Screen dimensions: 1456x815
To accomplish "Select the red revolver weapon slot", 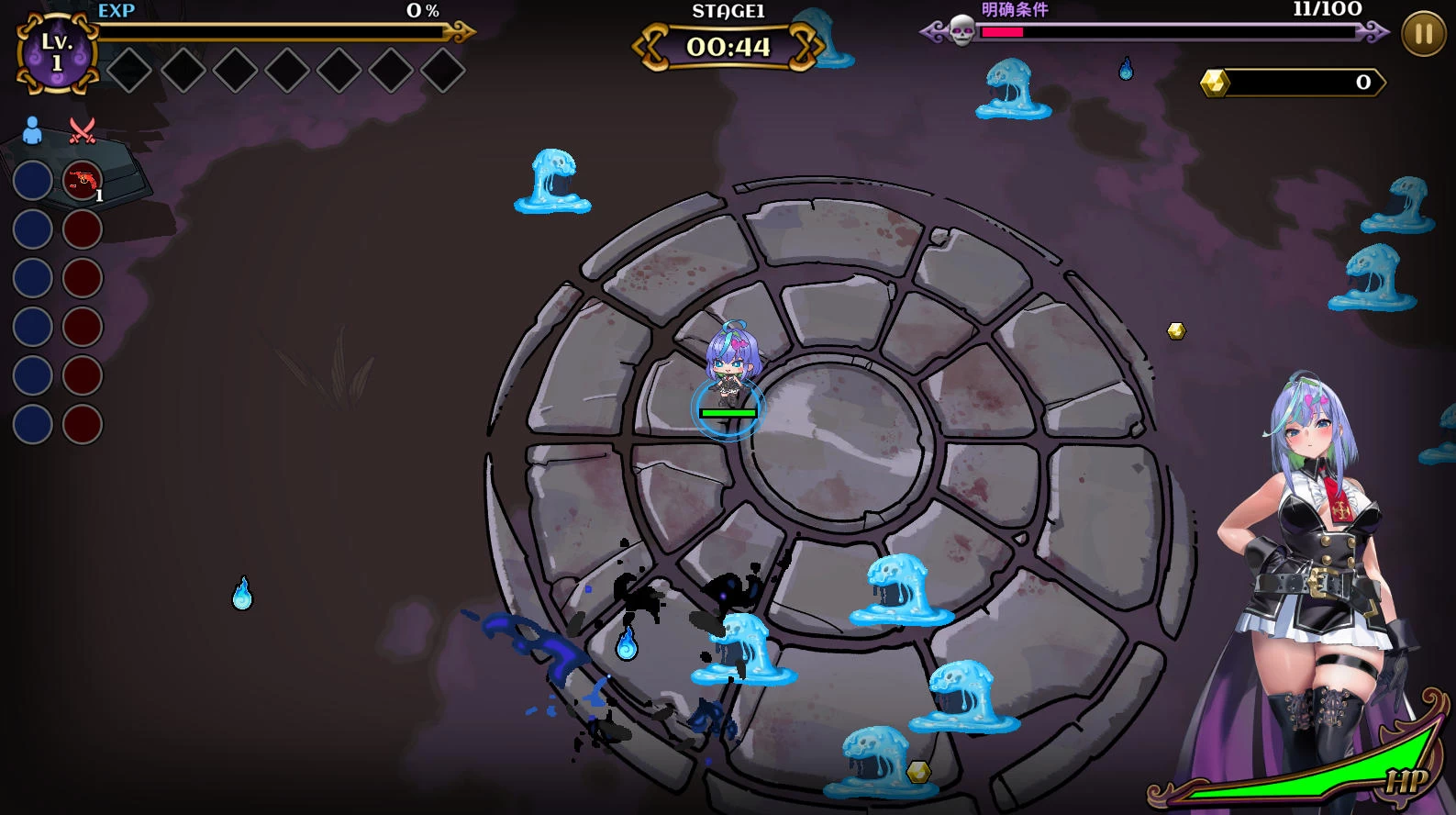I will [x=83, y=181].
